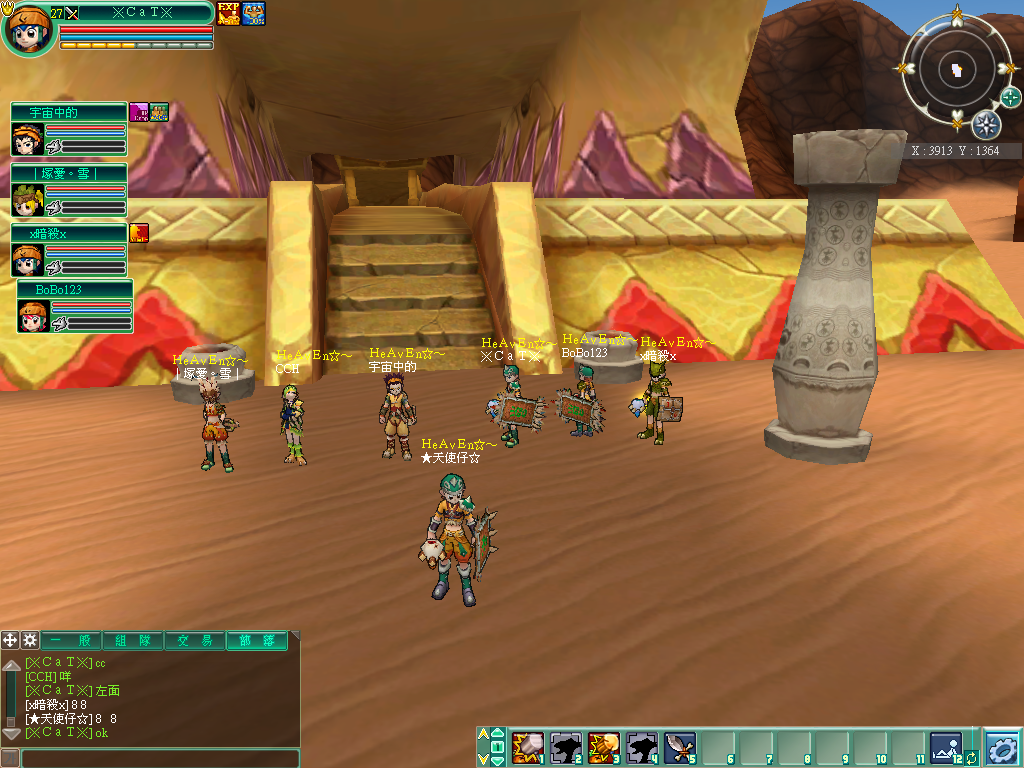Open the gear system menu button
Screen dimensions: 1024x768
click(1002, 748)
